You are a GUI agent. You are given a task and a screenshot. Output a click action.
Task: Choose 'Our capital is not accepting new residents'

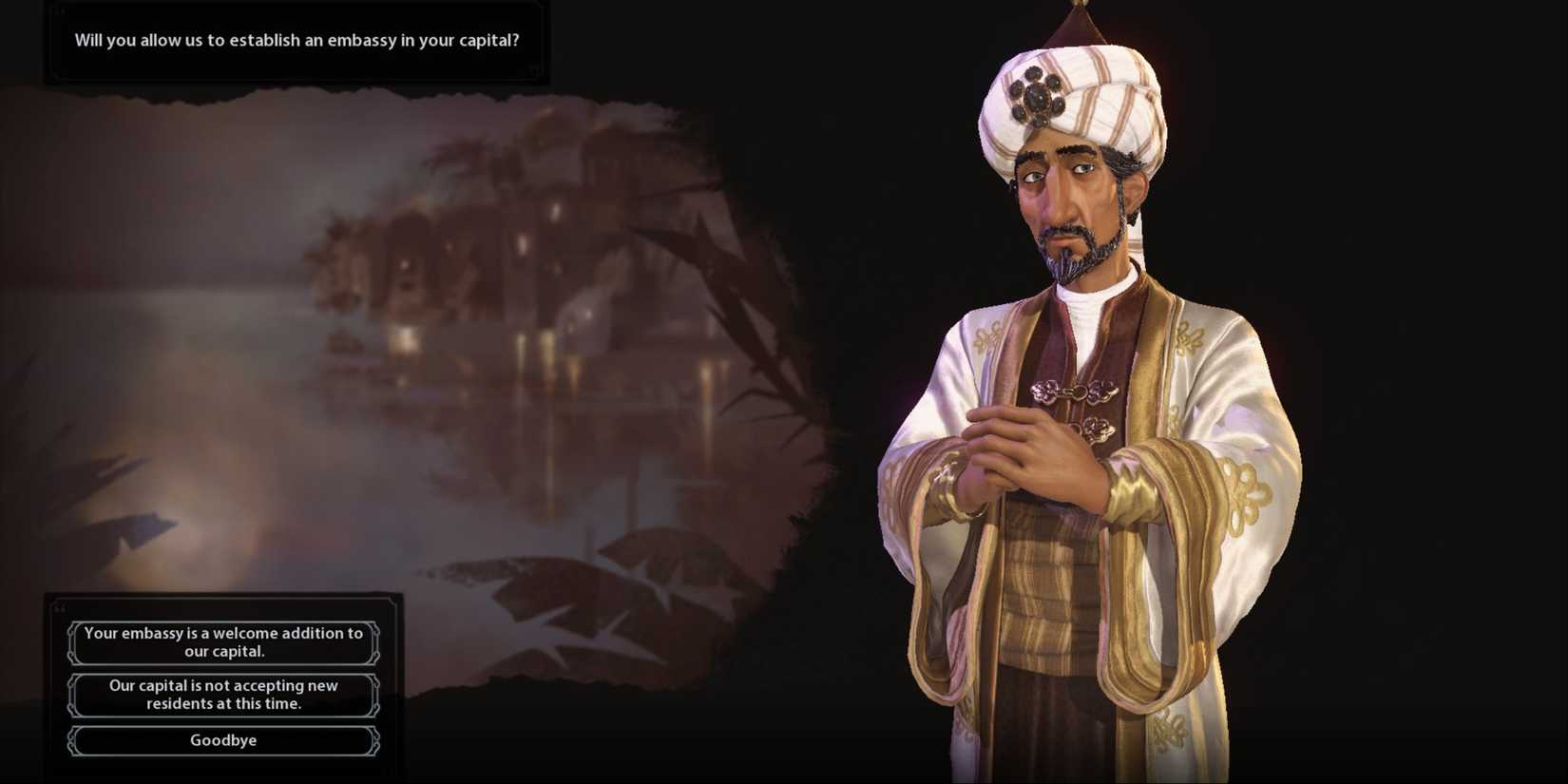[x=222, y=694]
